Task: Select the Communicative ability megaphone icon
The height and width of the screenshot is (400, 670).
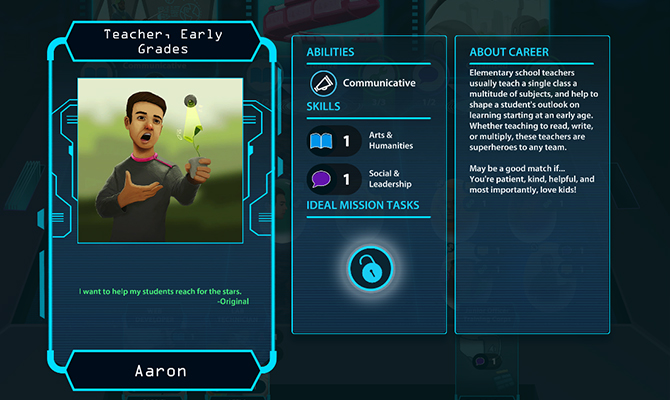Action: [324, 82]
